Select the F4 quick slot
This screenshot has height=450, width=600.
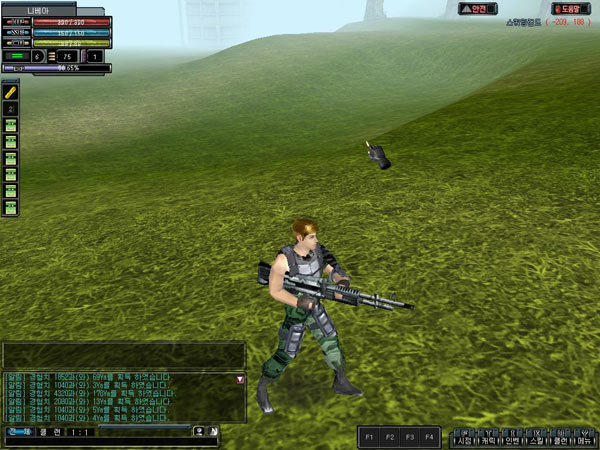click(429, 437)
